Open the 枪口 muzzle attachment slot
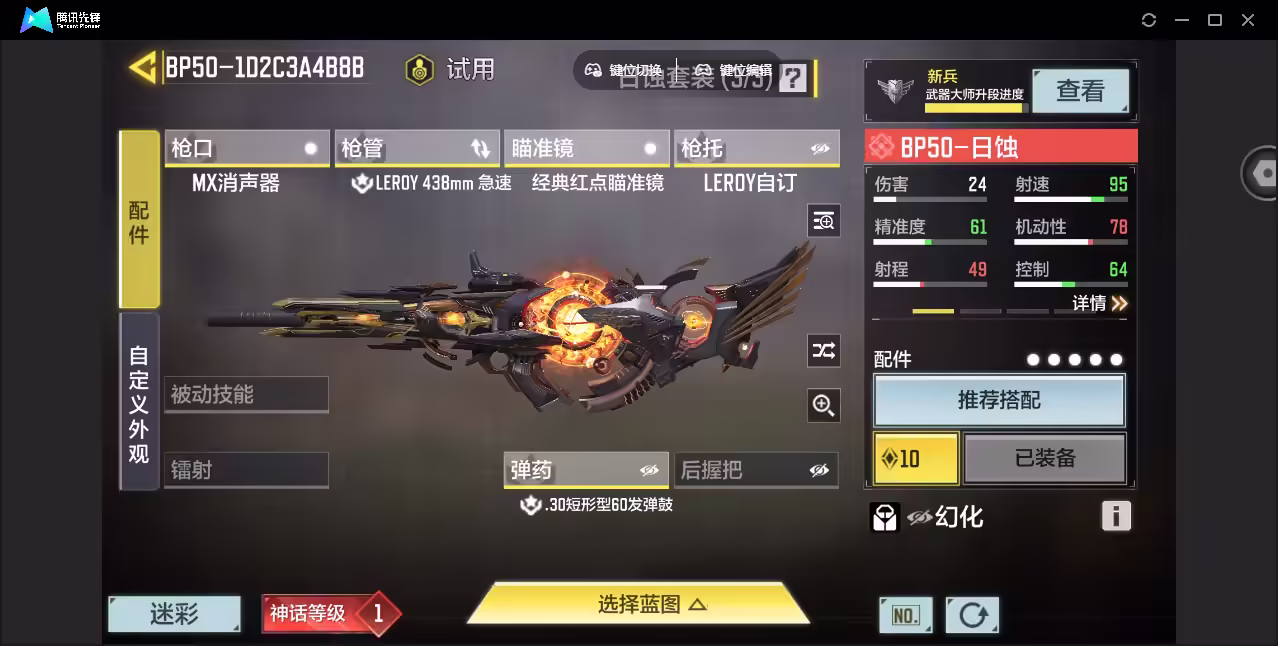 (x=246, y=149)
